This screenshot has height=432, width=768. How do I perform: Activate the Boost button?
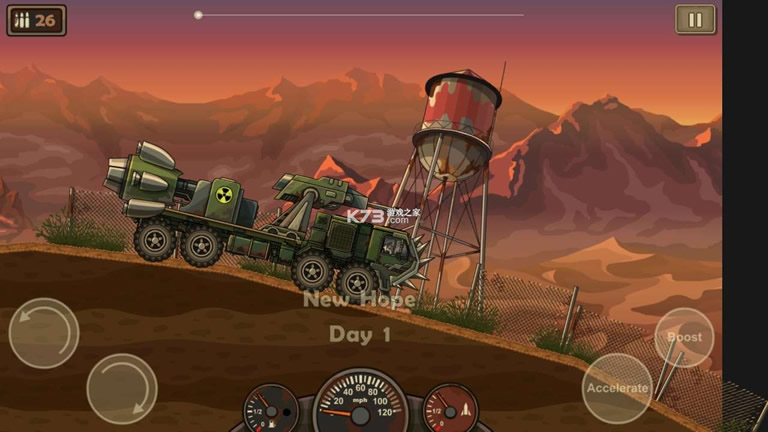[x=685, y=337]
